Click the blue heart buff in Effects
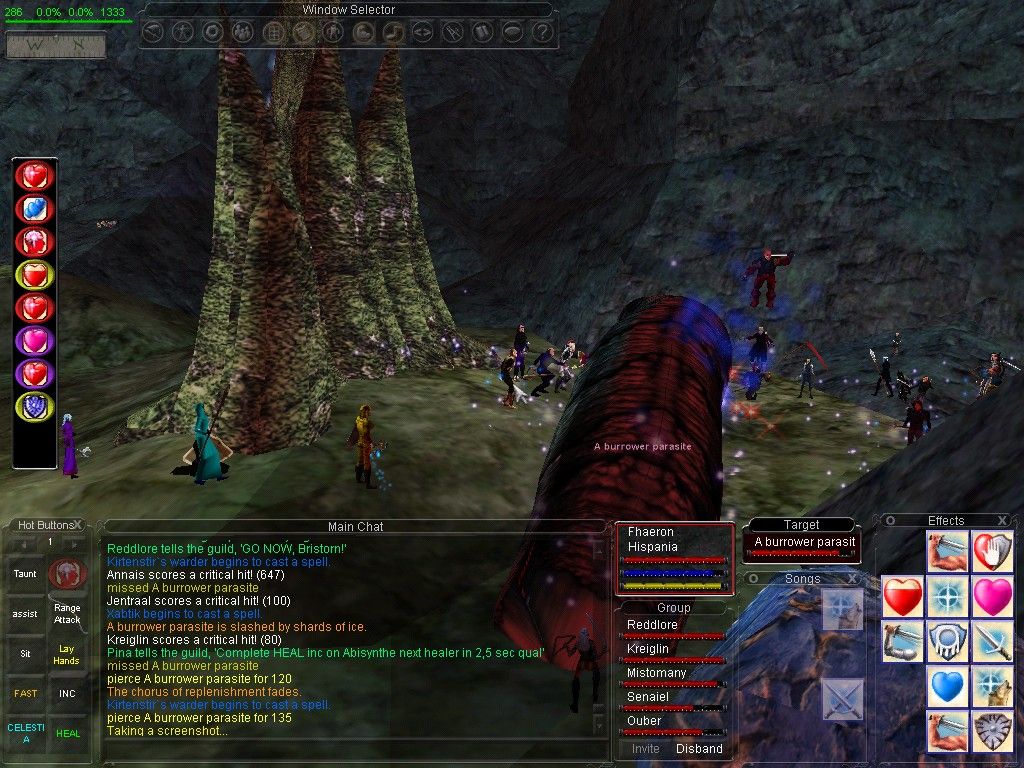This screenshot has height=768, width=1024. (946, 688)
